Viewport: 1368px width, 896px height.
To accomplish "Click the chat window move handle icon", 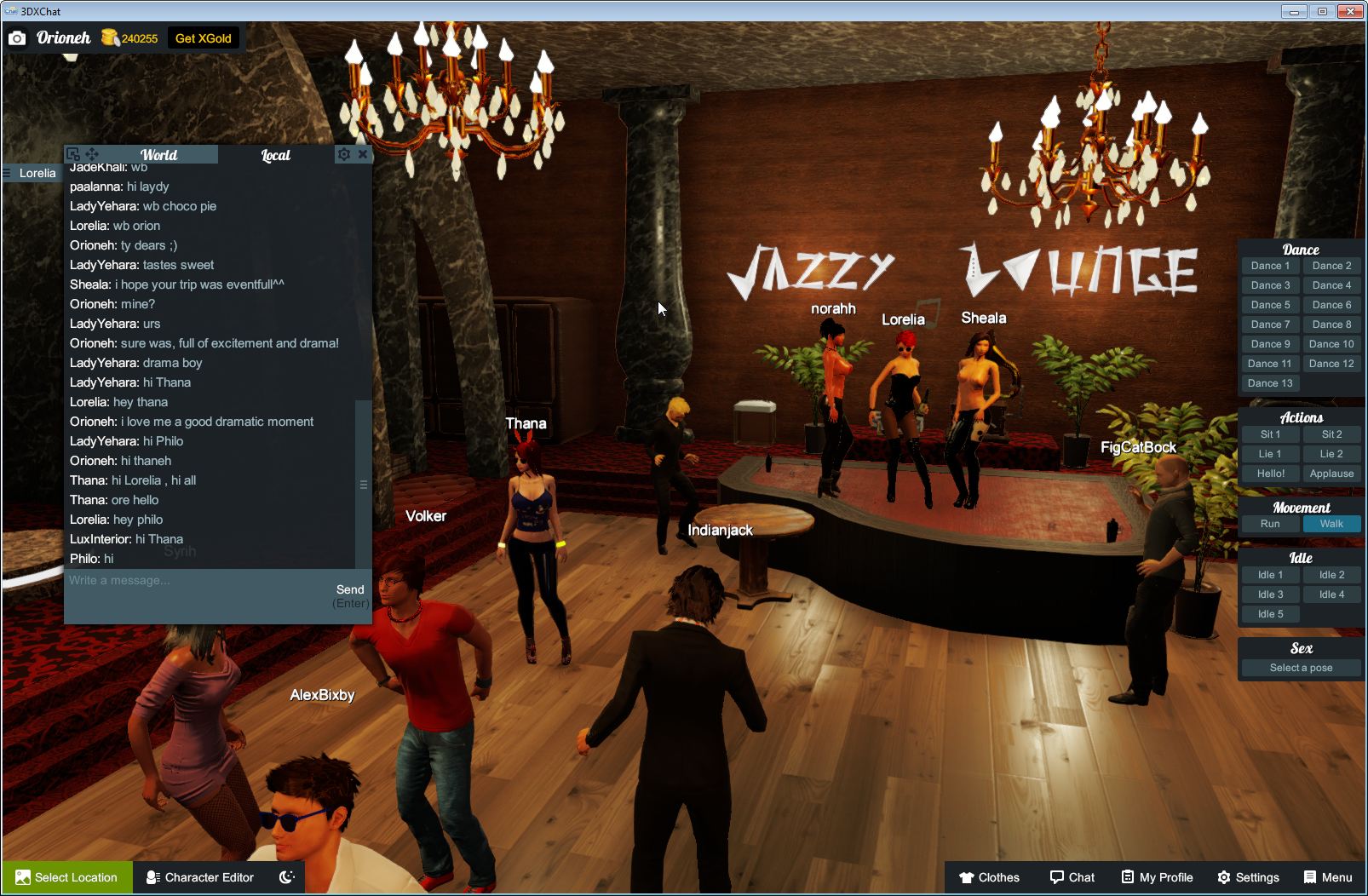I will 91,154.
